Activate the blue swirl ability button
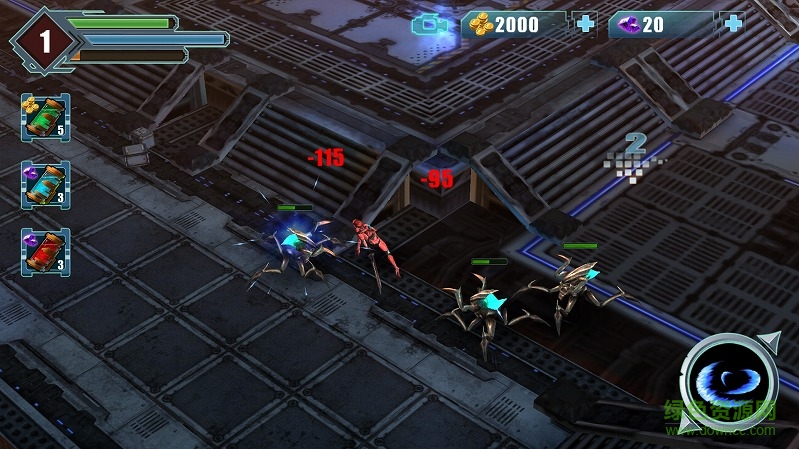The width and height of the screenshot is (799, 449). [730, 382]
